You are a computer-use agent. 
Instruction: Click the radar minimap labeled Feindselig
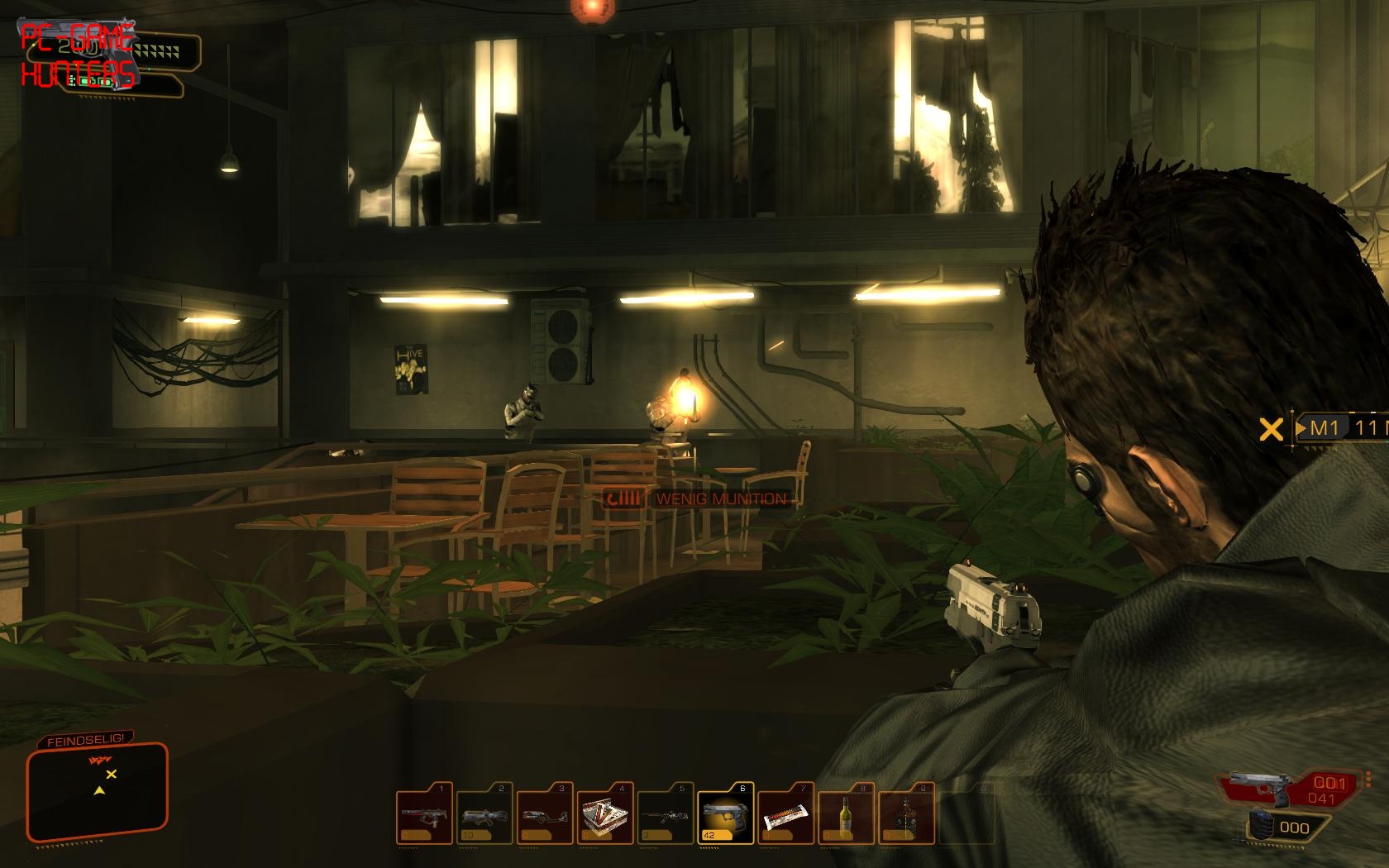coord(98,785)
